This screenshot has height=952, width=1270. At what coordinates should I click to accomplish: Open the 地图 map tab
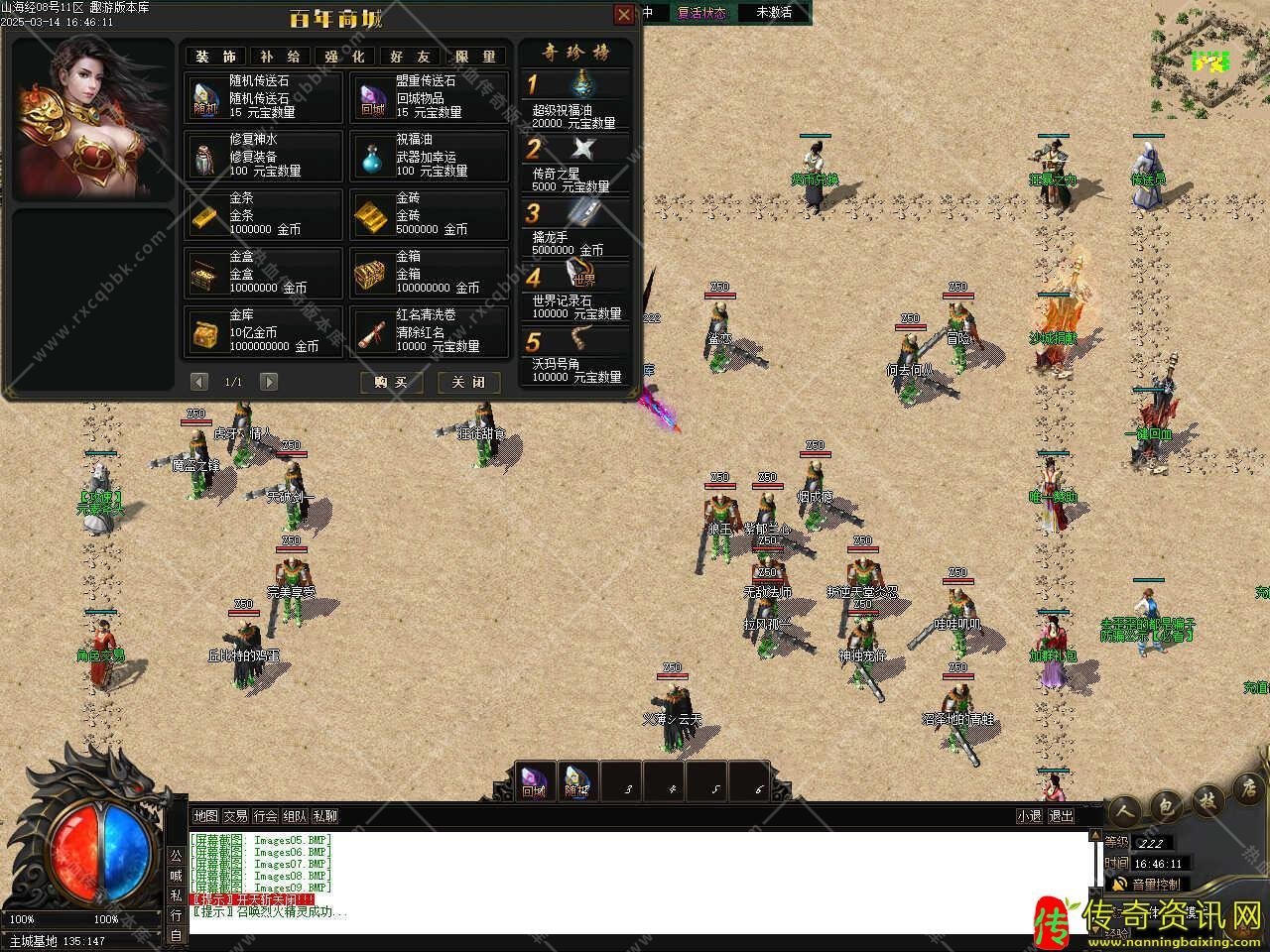[x=205, y=816]
